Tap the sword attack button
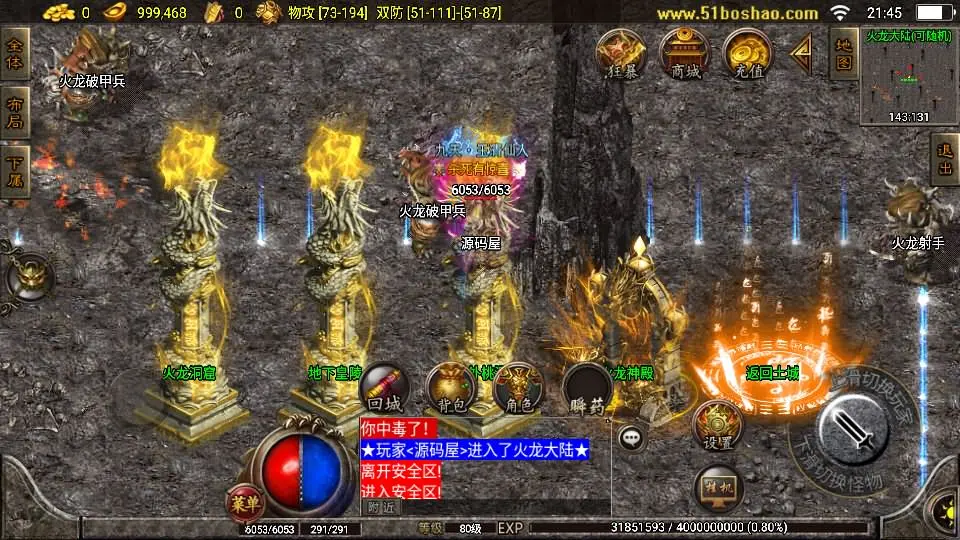Image resolution: width=960 pixels, height=540 pixels. tap(851, 427)
